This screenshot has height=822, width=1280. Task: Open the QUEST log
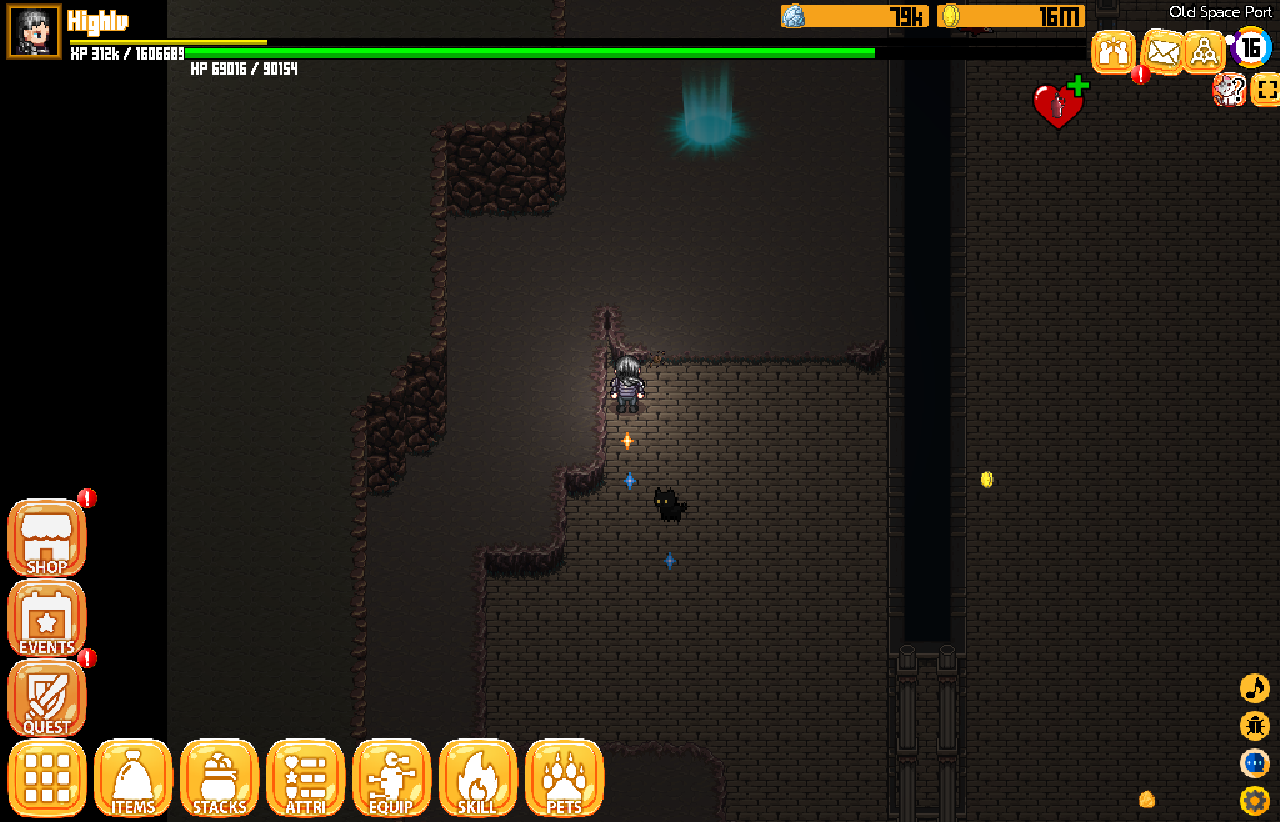47,699
